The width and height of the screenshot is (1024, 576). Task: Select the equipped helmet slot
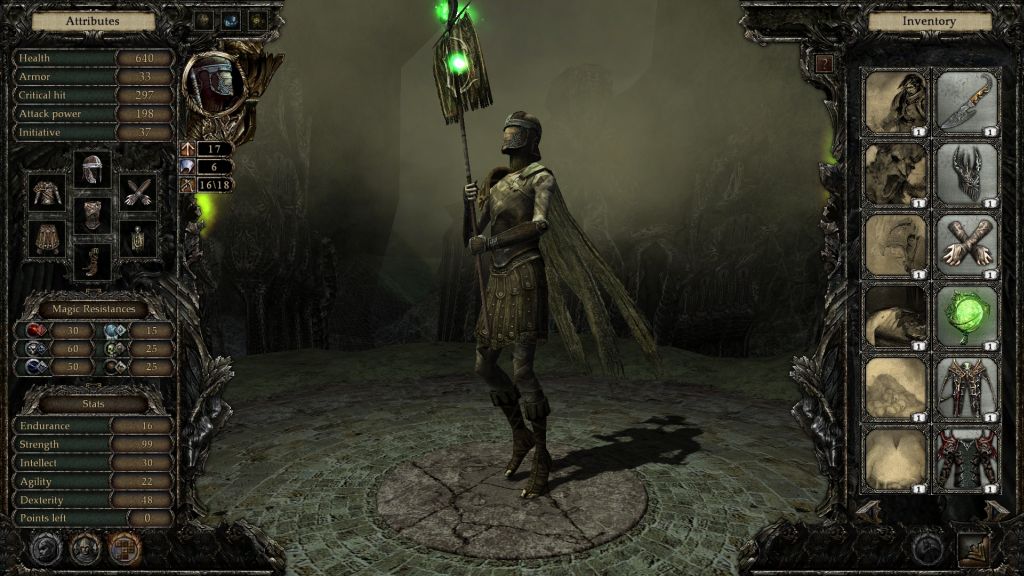pyautogui.click(x=93, y=169)
